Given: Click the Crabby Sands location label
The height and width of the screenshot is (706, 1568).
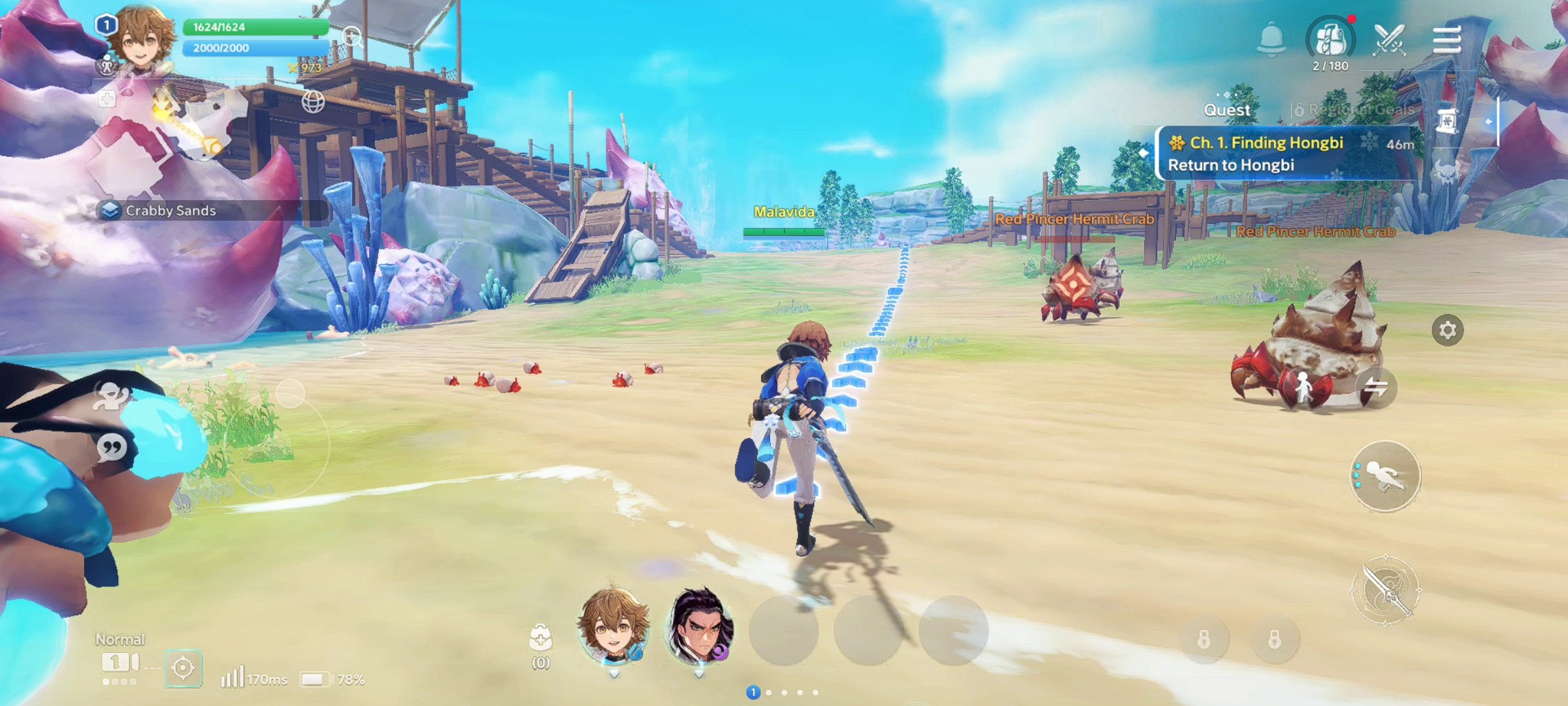Looking at the screenshot, I should click(x=170, y=210).
